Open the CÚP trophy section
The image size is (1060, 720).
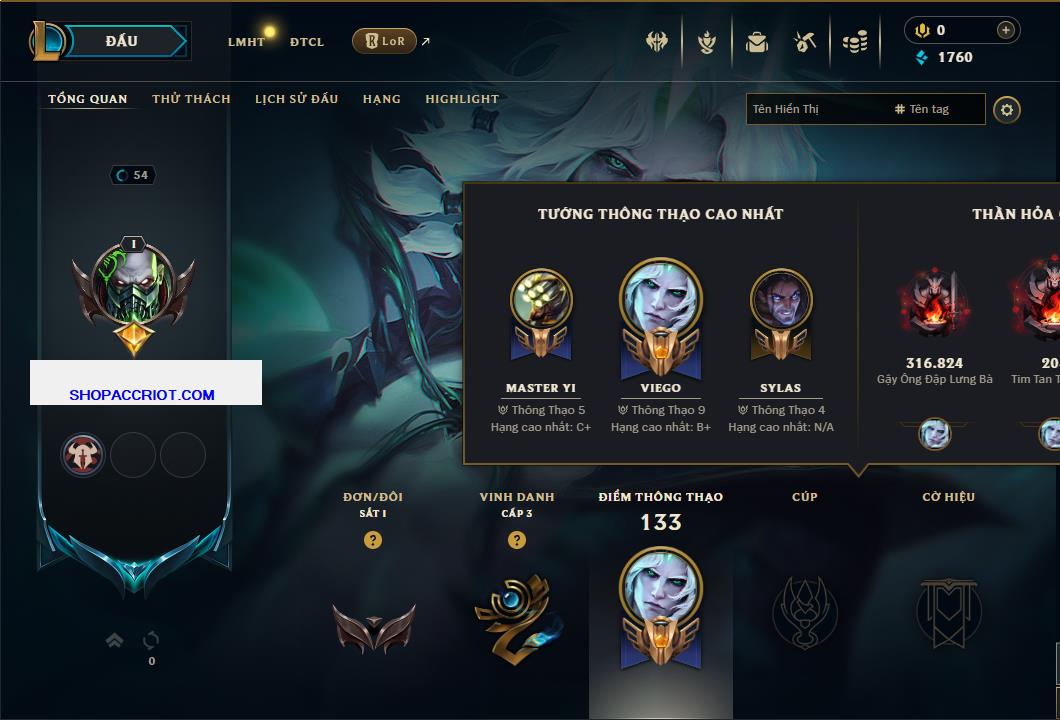coord(804,610)
